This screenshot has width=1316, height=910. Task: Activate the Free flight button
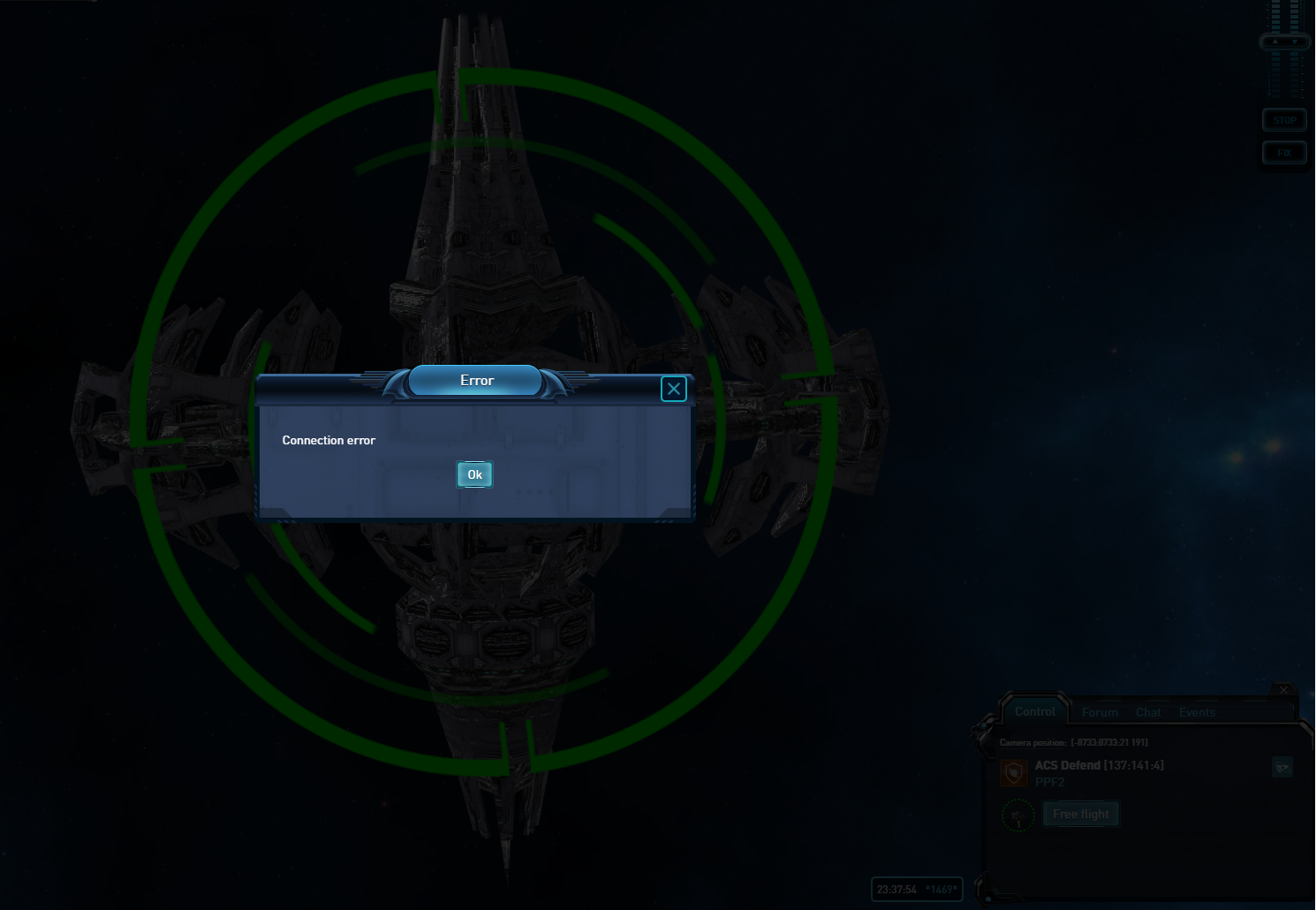(1080, 814)
